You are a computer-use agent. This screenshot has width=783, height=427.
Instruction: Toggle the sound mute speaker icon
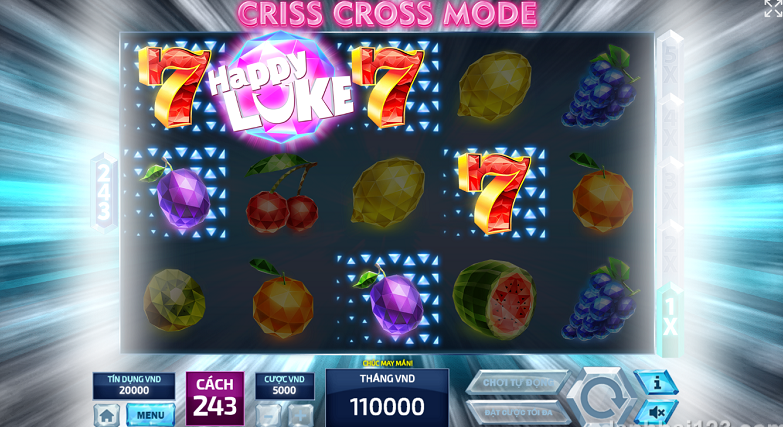657,412
